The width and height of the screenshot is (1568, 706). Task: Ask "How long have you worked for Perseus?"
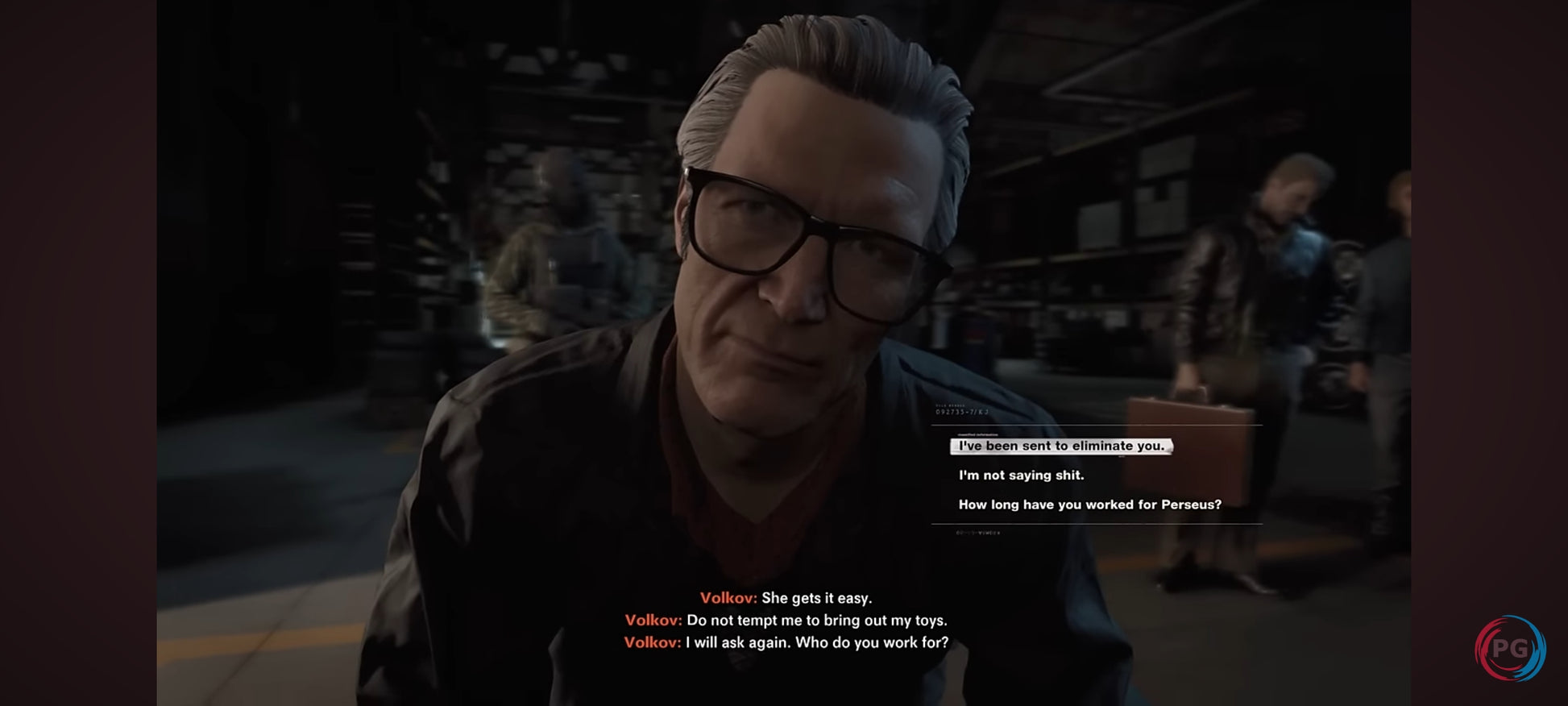coord(1089,505)
